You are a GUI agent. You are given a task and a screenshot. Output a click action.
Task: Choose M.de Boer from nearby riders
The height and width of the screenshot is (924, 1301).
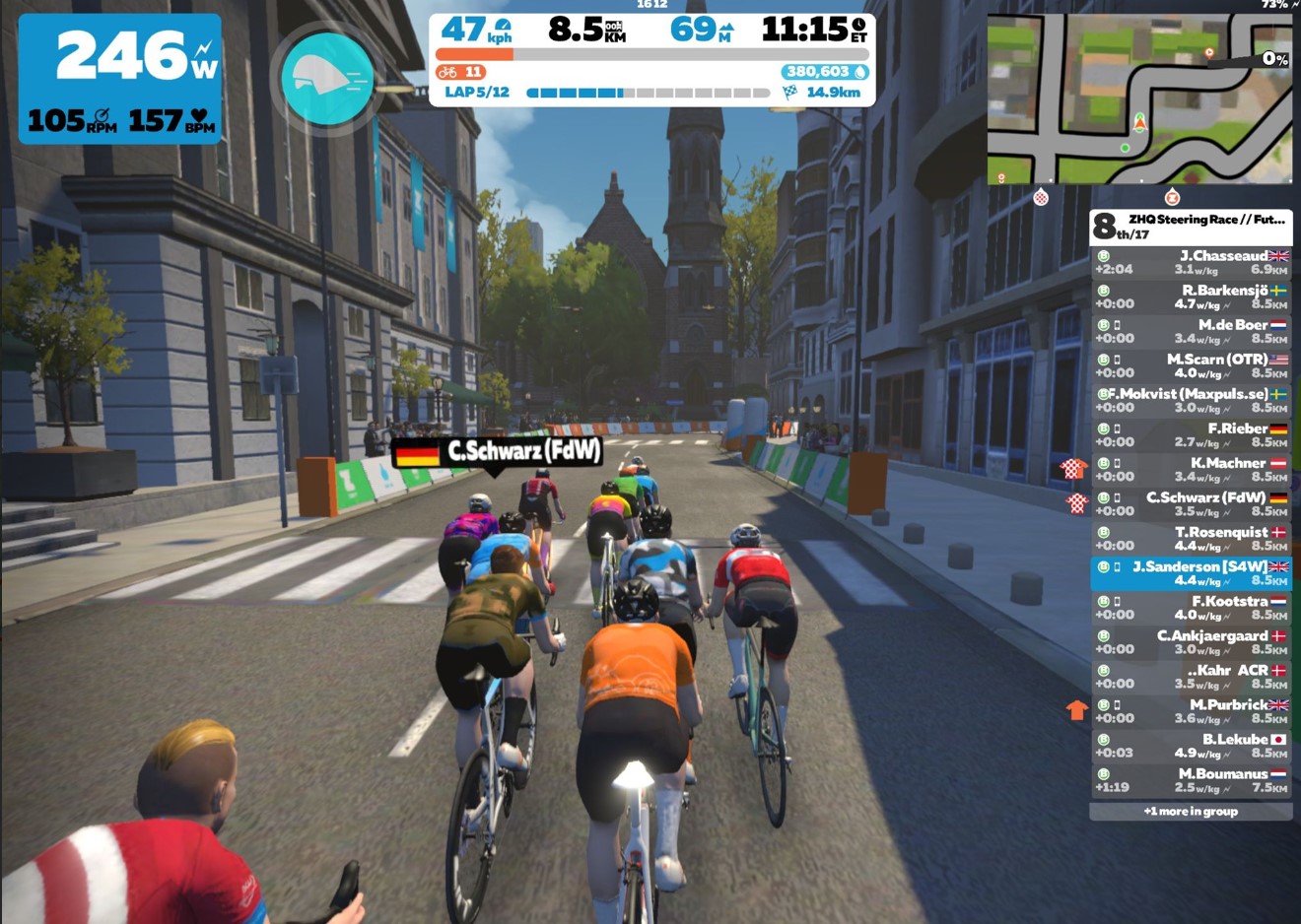pos(1191,331)
